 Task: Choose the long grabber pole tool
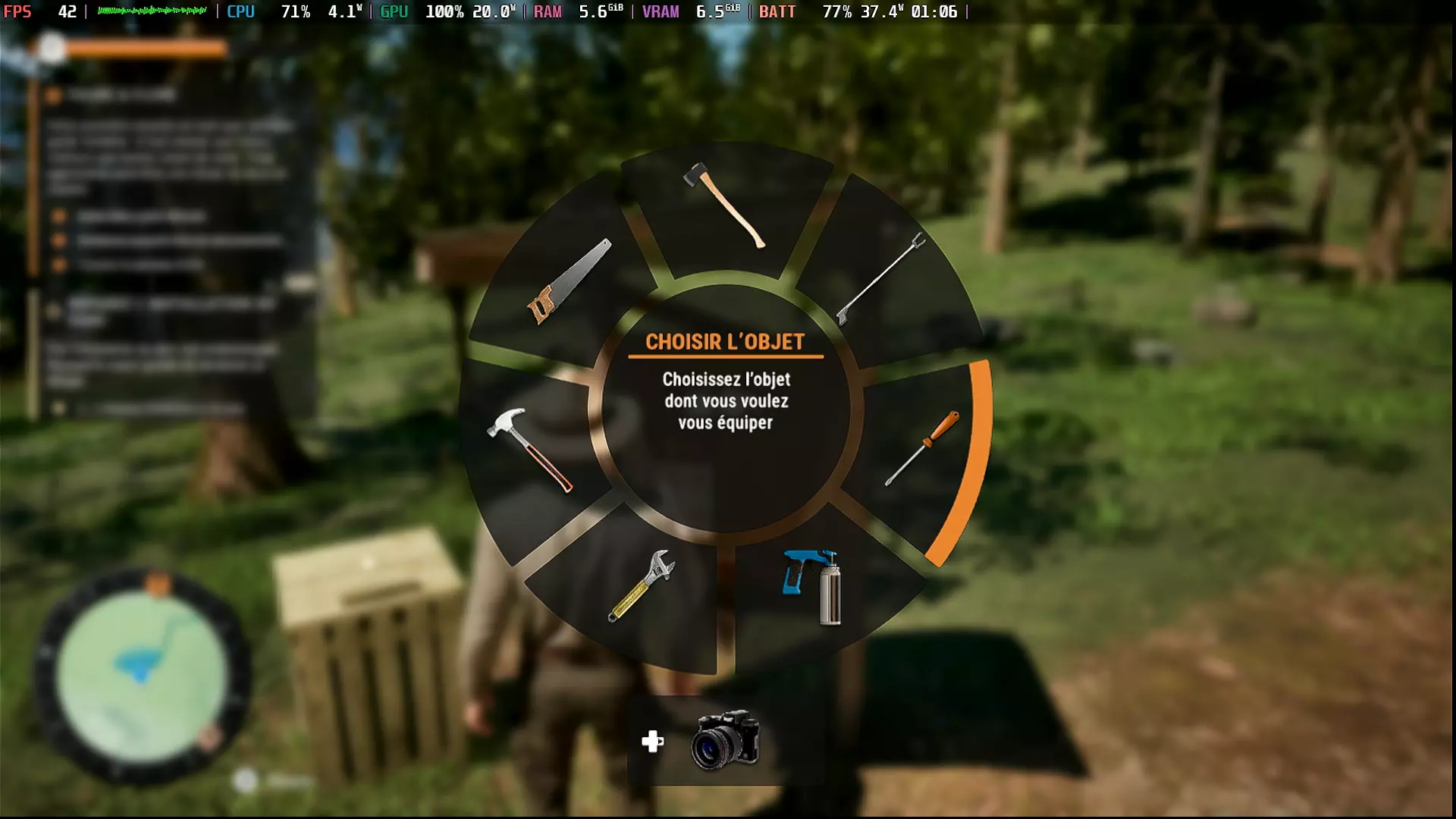coord(881,278)
